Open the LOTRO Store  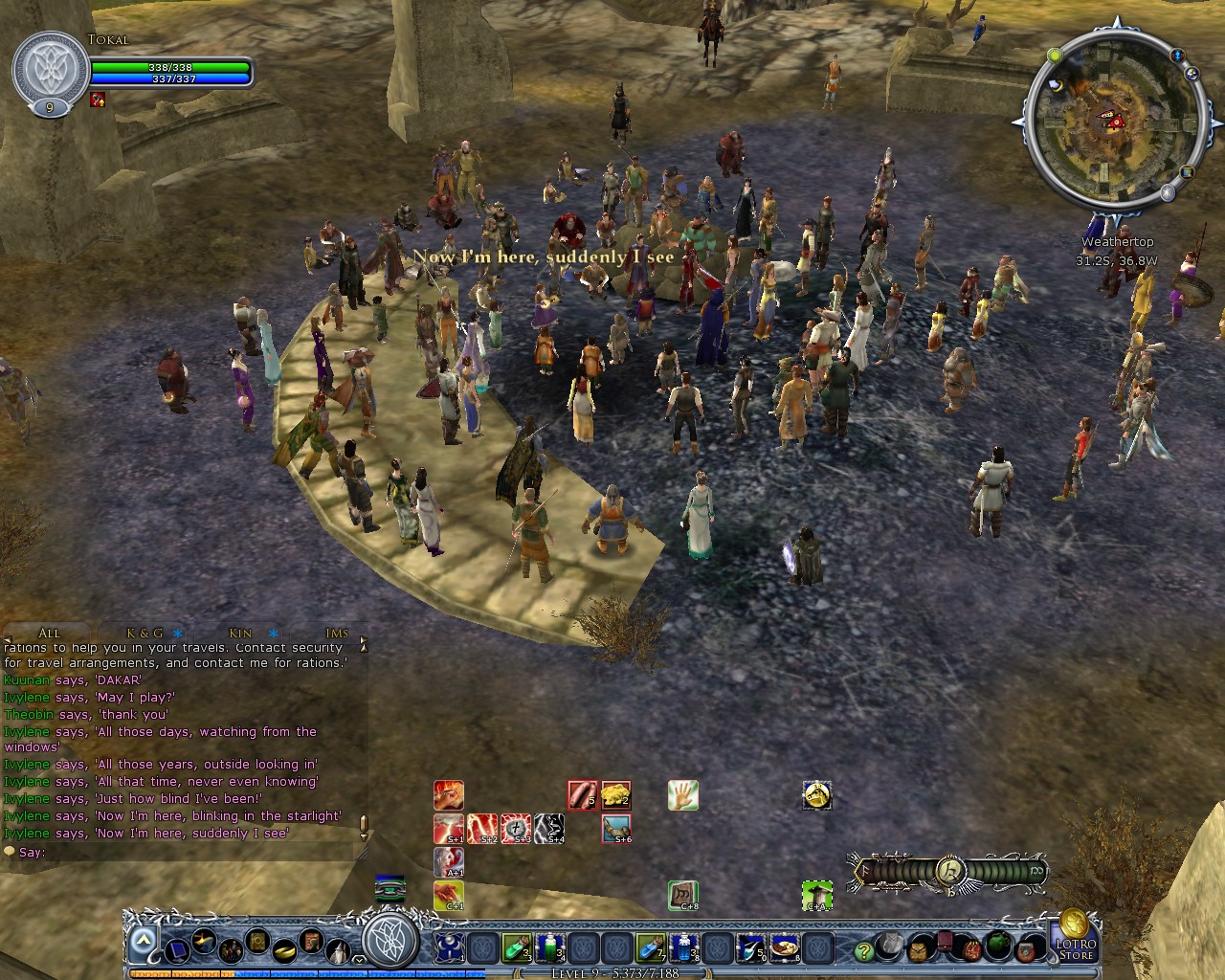[x=1079, y=950]
